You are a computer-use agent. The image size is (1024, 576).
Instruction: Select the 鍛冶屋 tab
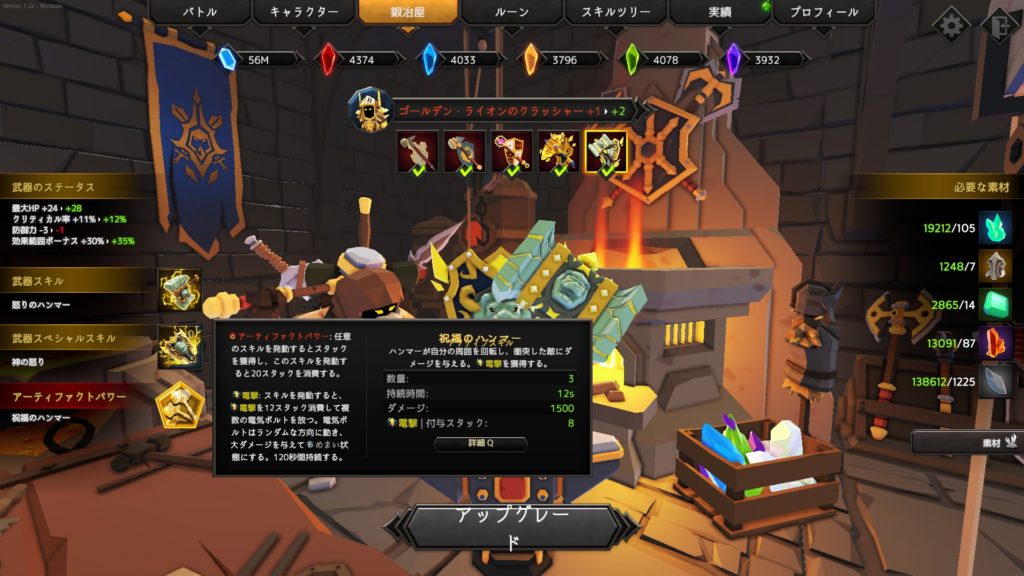(x=408, y=13)
